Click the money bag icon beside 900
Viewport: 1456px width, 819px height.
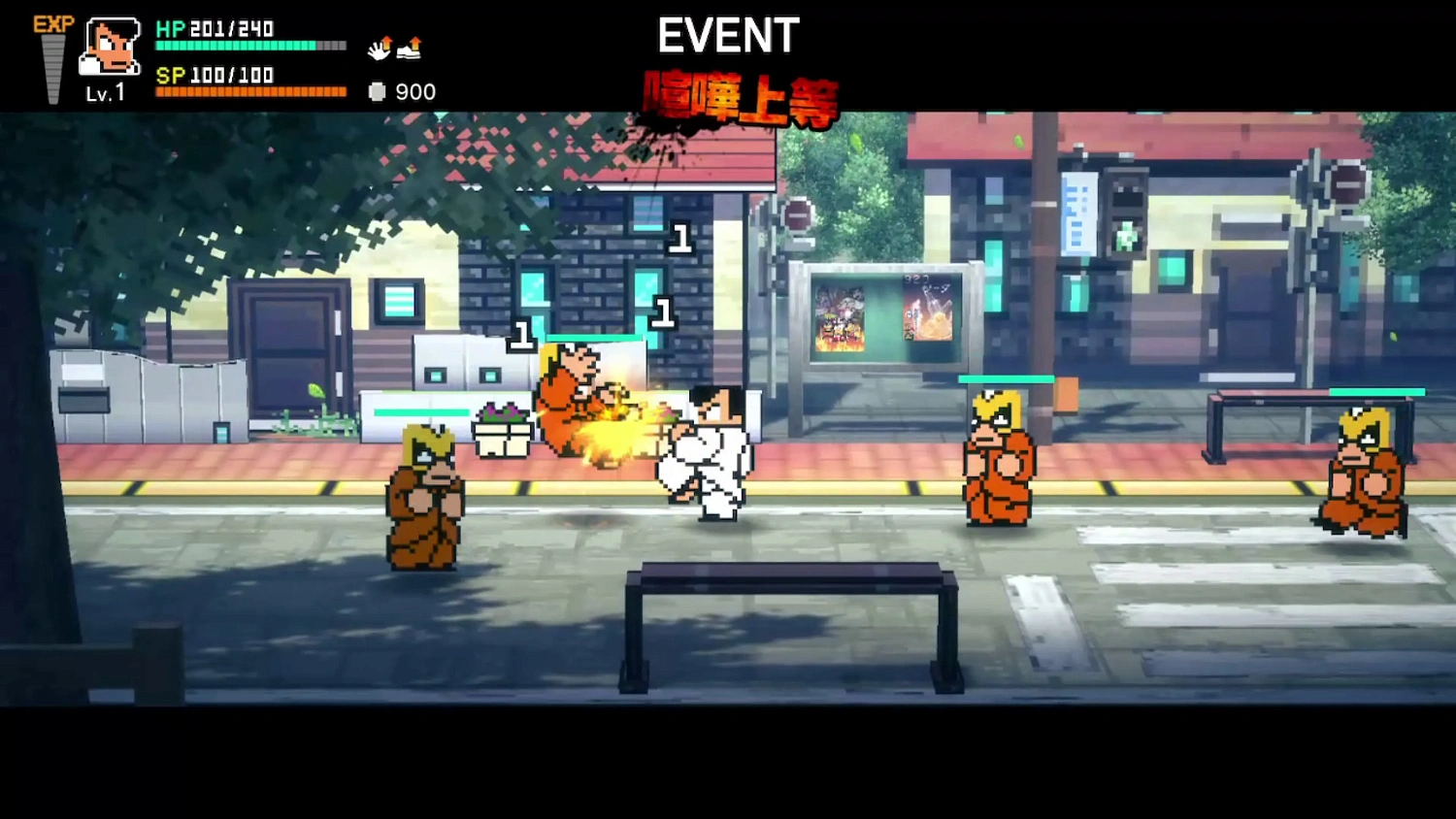375,92
